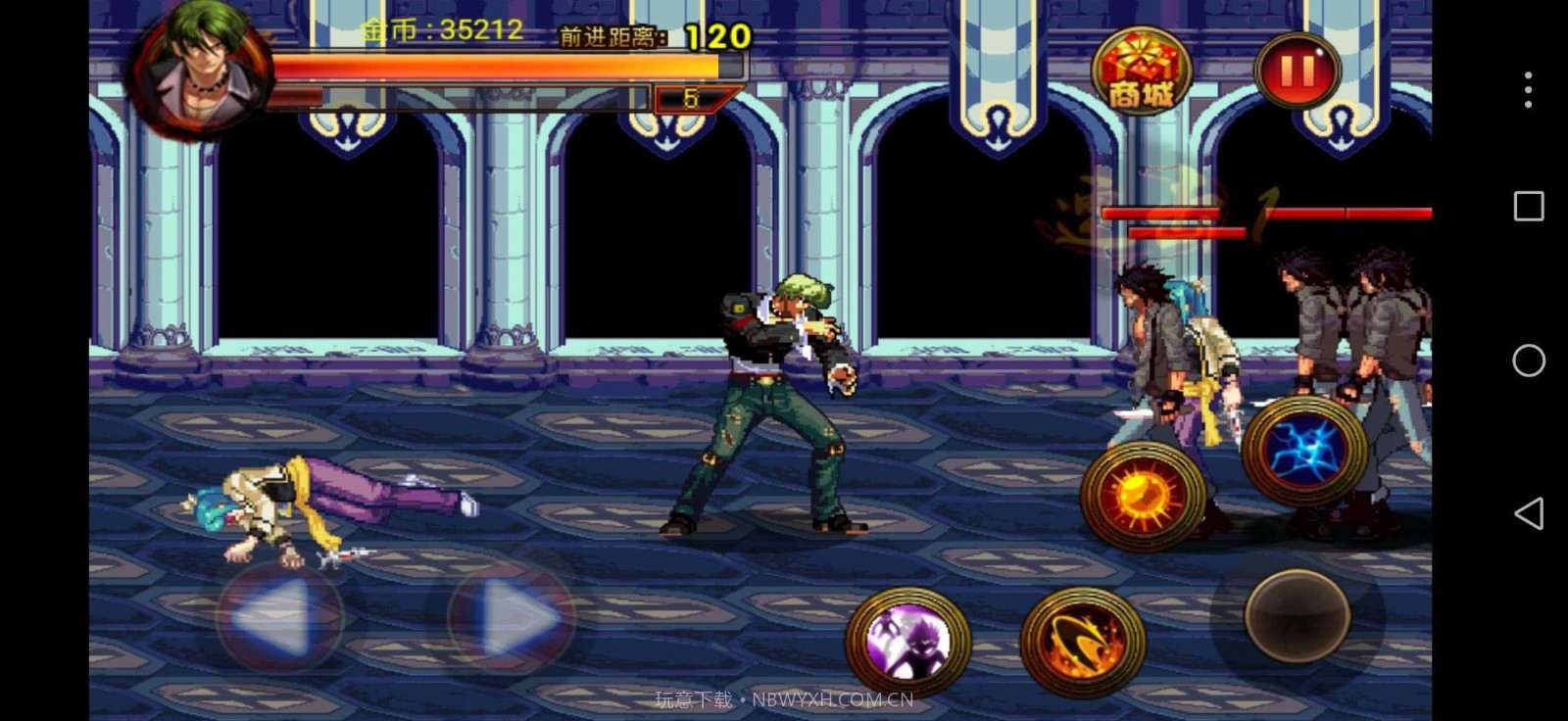Activate the blue lightning skill
Image resolution: width=1568 pixels, height=721 pixels.
coord(1304,451)
